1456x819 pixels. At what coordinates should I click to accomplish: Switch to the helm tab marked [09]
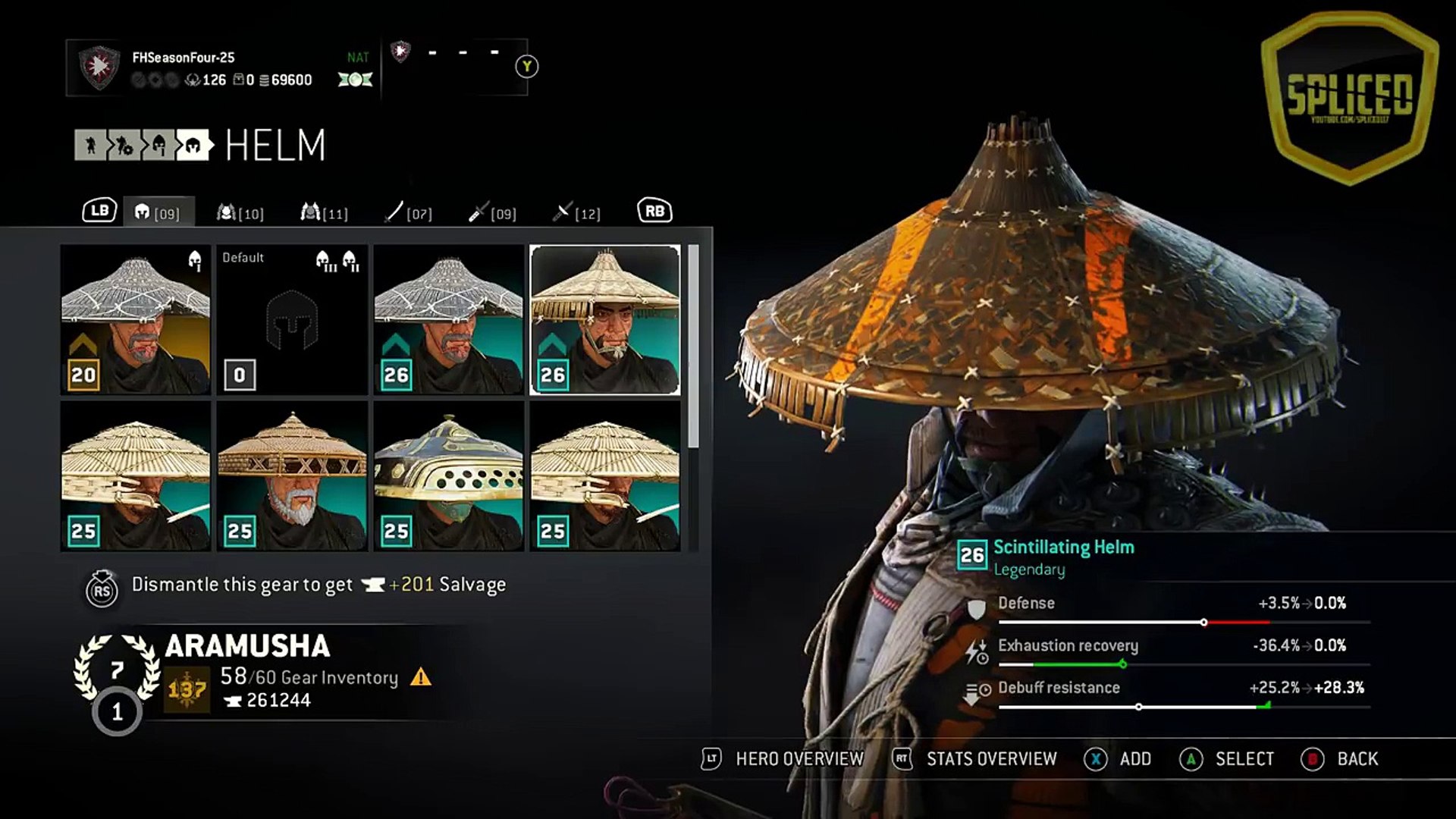coord(158,212)
